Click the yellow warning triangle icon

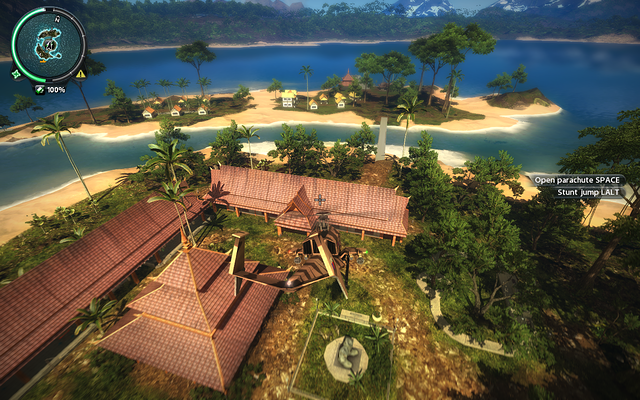click(80, 74)
